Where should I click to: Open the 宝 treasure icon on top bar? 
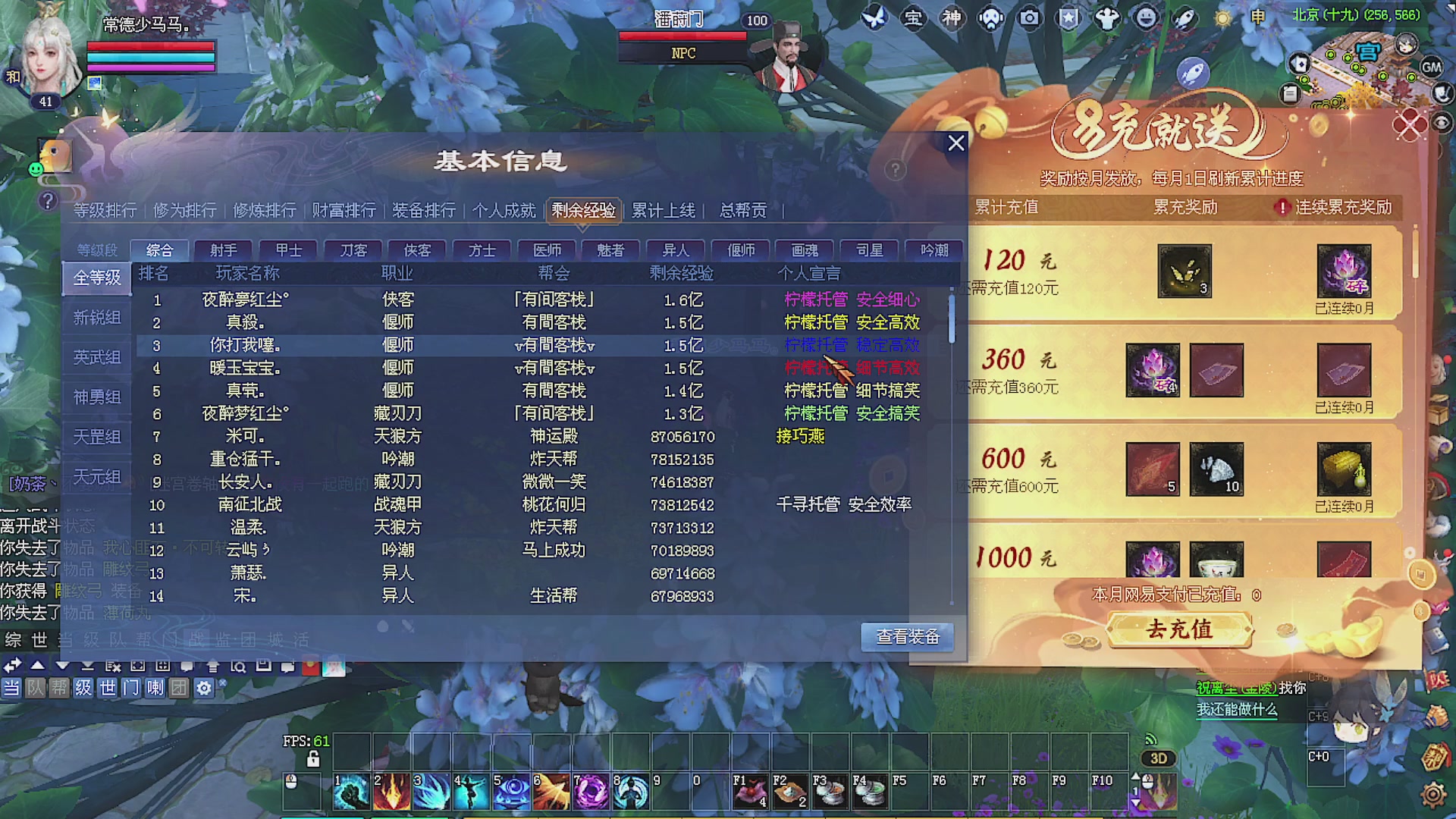click(x=912, y=19)
